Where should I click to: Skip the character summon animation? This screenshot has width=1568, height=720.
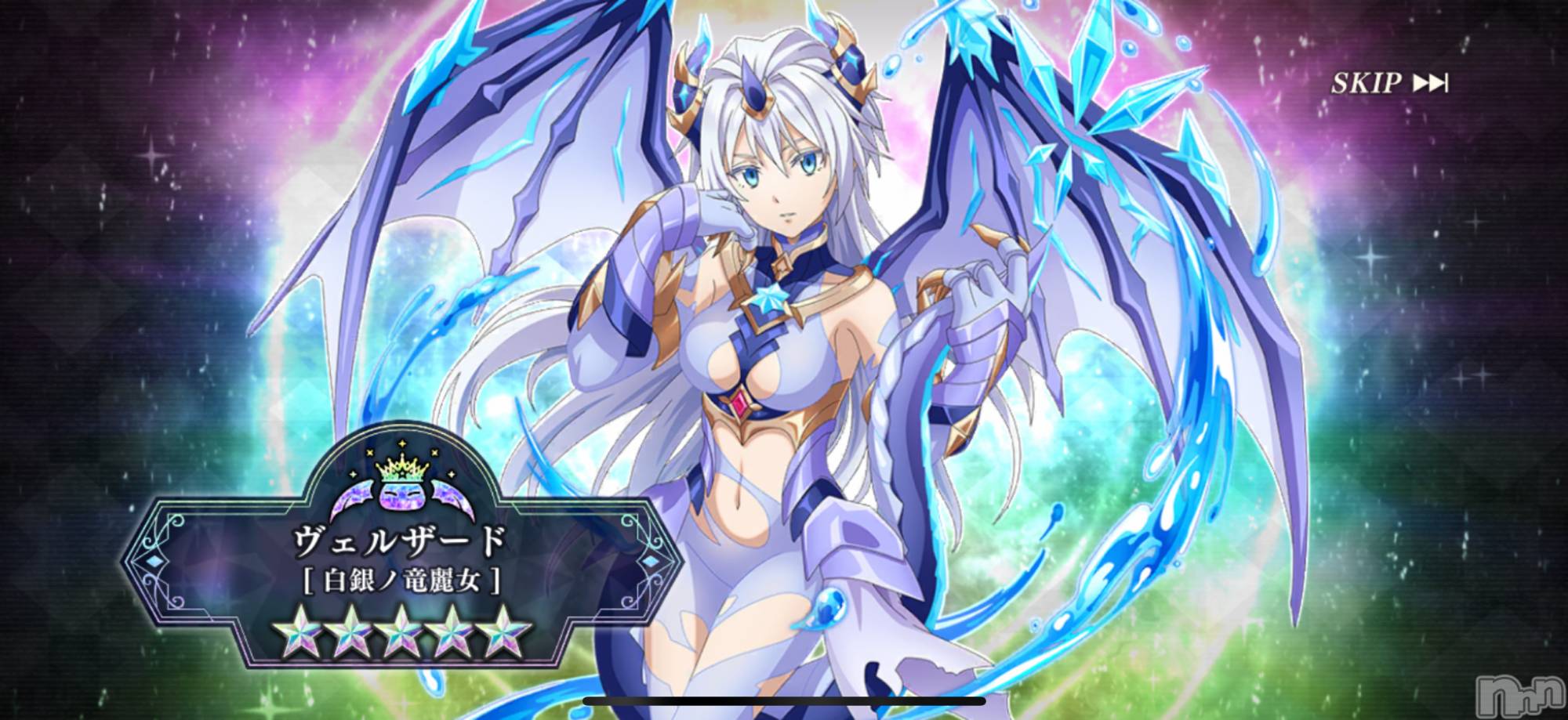pyautogui.click(x=1388, y=83)
